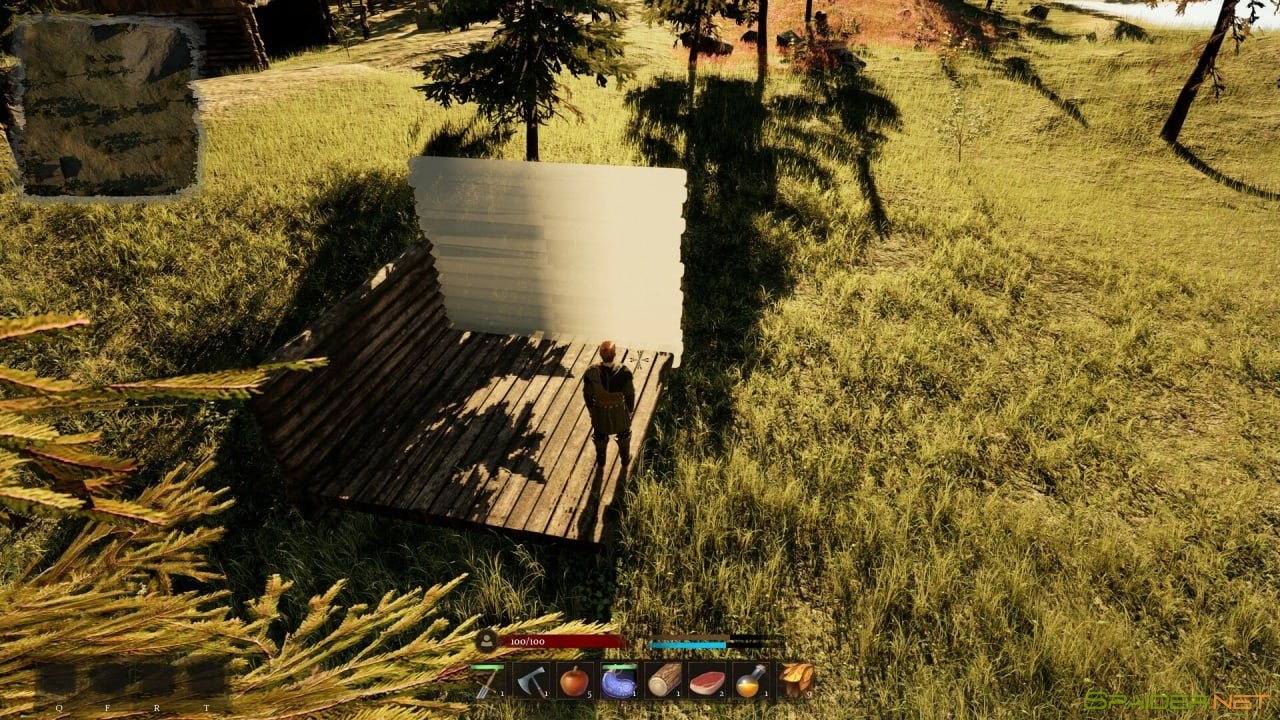The height and width of the screenshot is (720, 1280).
Task: Open the character portrait icon by health bar
Action: (x=487, y=641)
